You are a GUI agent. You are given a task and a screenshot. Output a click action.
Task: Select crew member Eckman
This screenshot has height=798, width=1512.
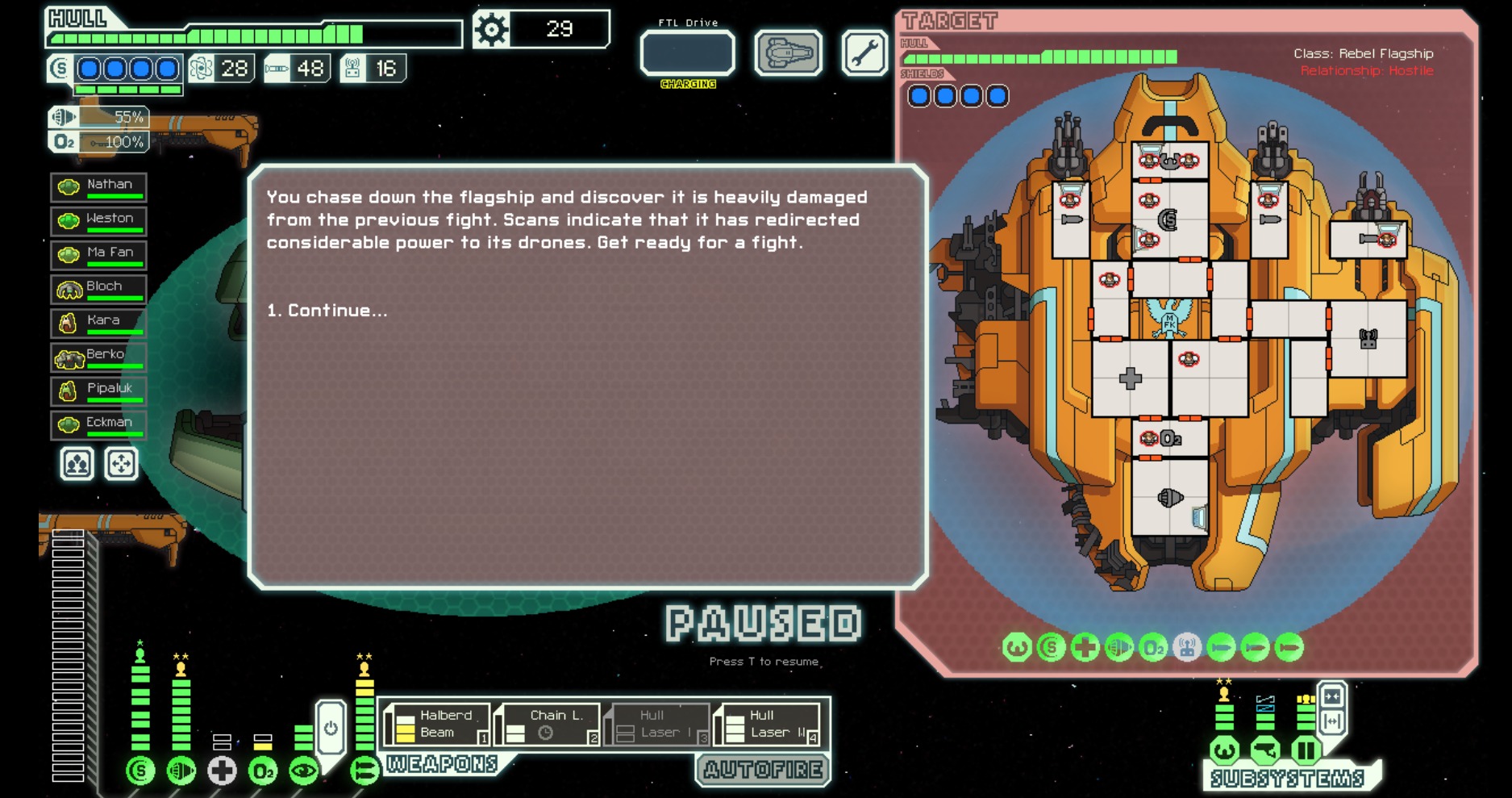pos(98,424)
